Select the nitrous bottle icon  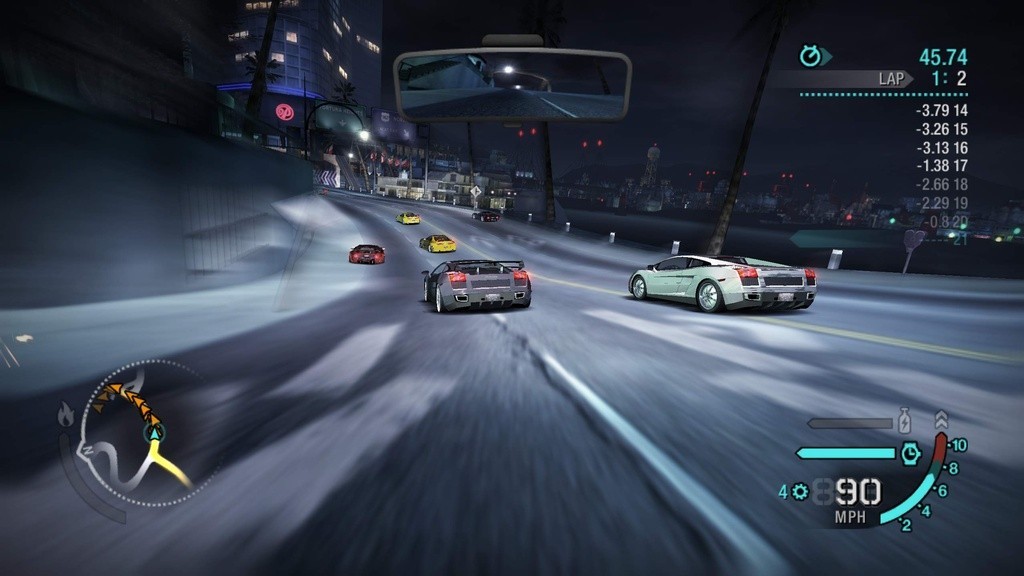pos(904,421)
